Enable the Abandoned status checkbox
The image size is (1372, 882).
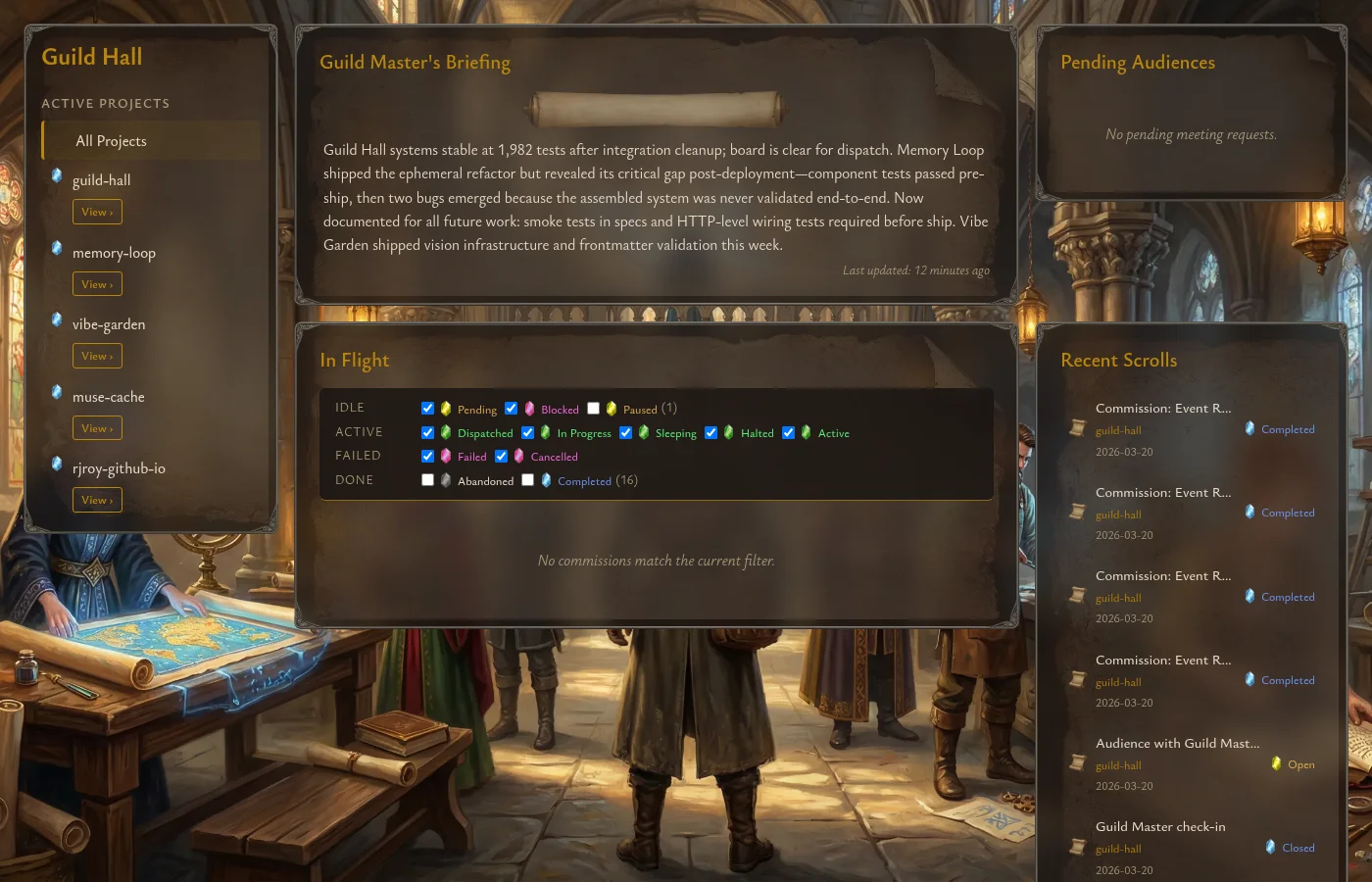point(427,479)
